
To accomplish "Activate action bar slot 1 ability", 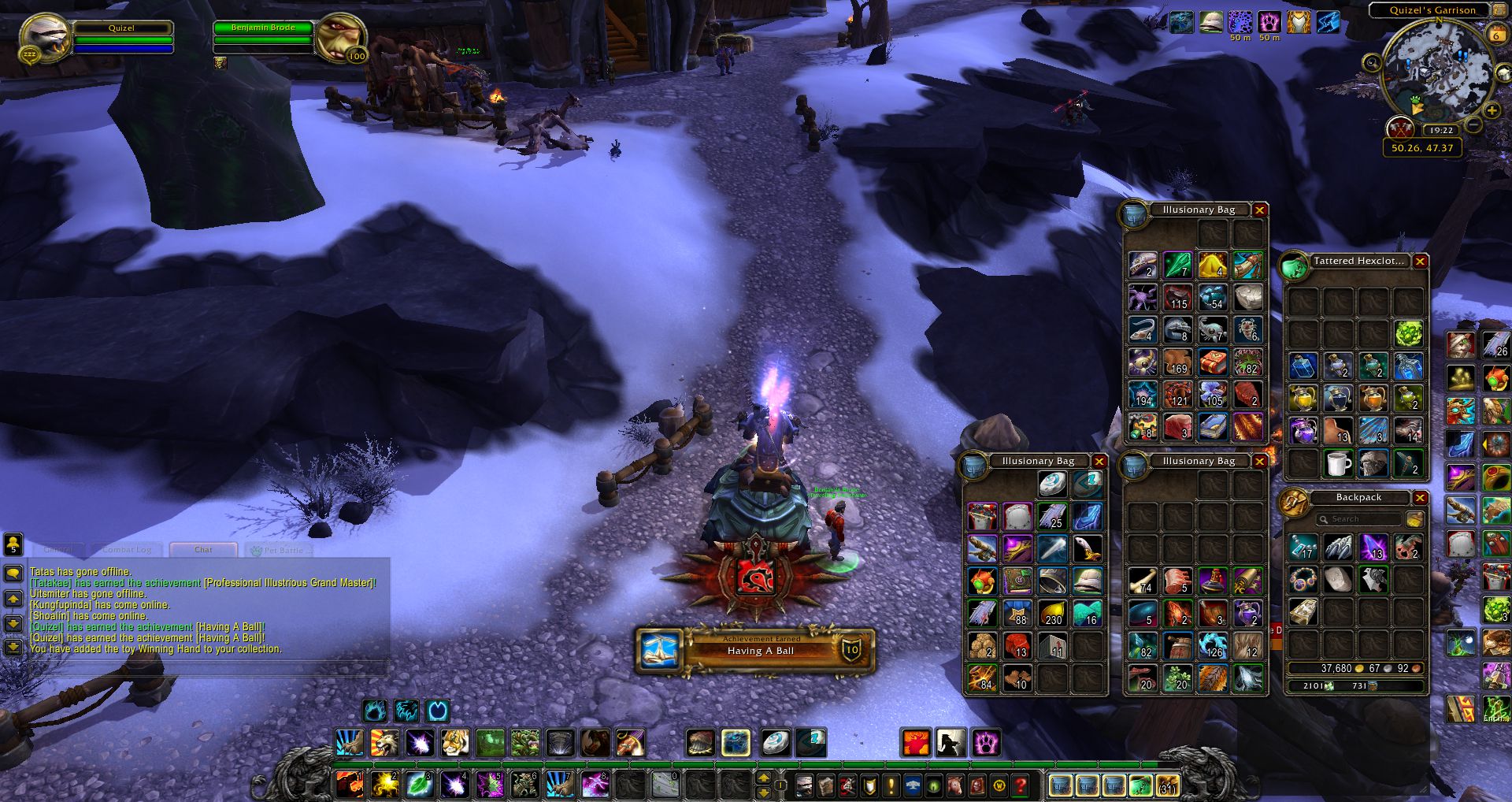I will [350, 785].
